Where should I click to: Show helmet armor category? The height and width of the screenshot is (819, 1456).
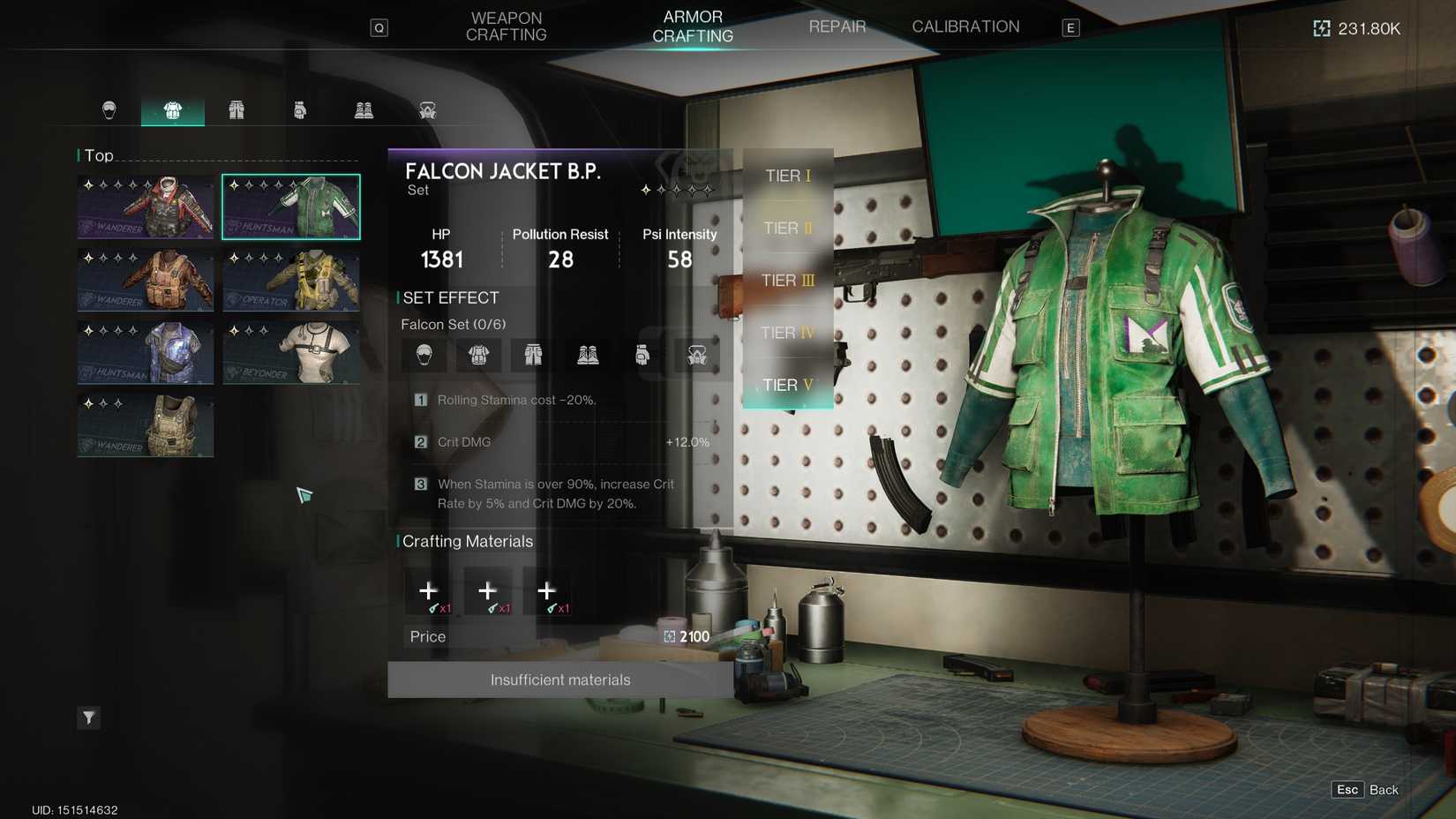pyautogui.click(x=109, y=110)
